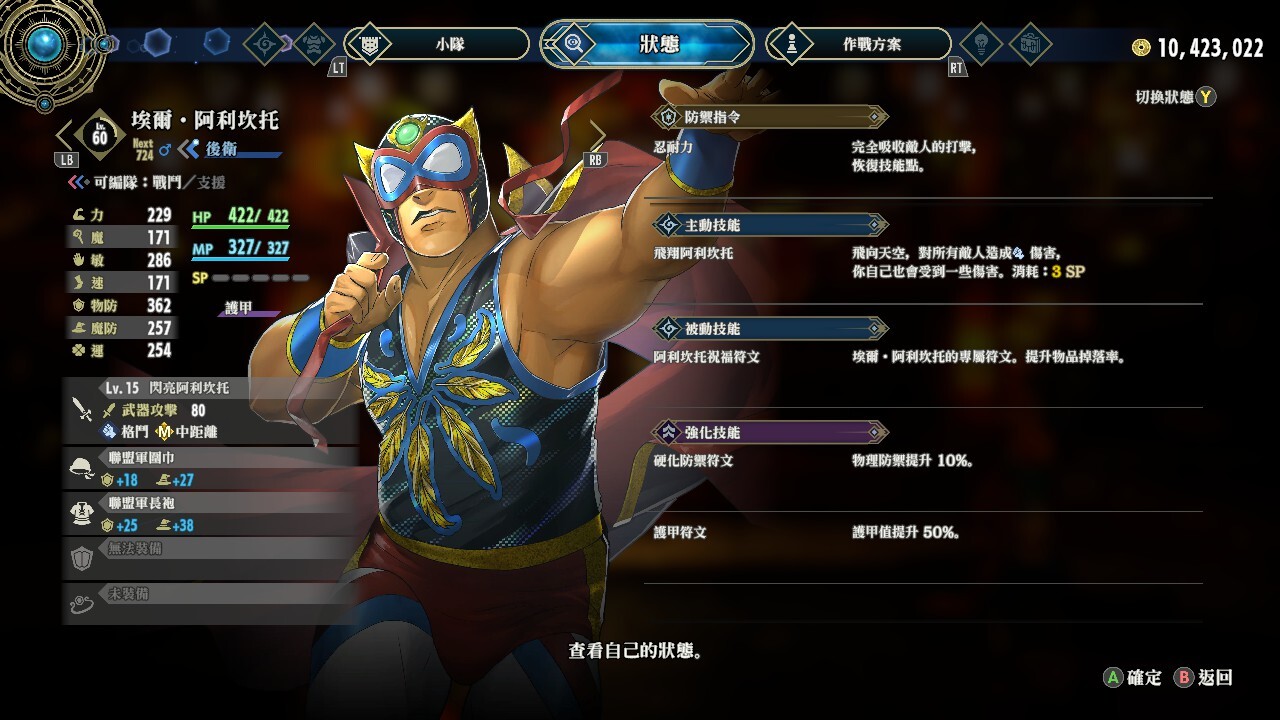Select the 聯盟軍長袍 armor slot
The height and width of the screenshot is (720, 1280).
tap(210, 515)
